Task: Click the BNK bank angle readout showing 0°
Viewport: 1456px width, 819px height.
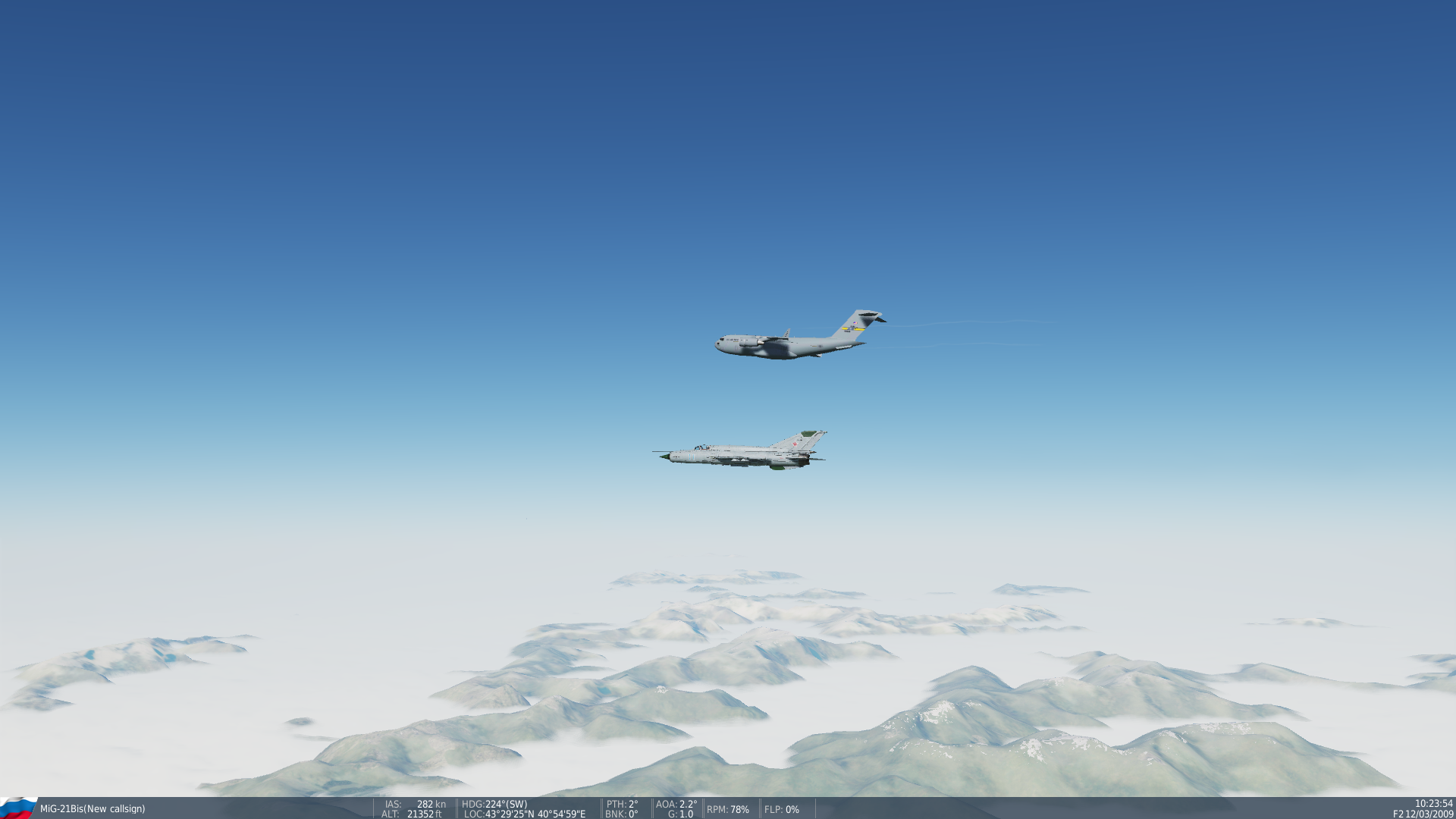Action: [622, 814]
